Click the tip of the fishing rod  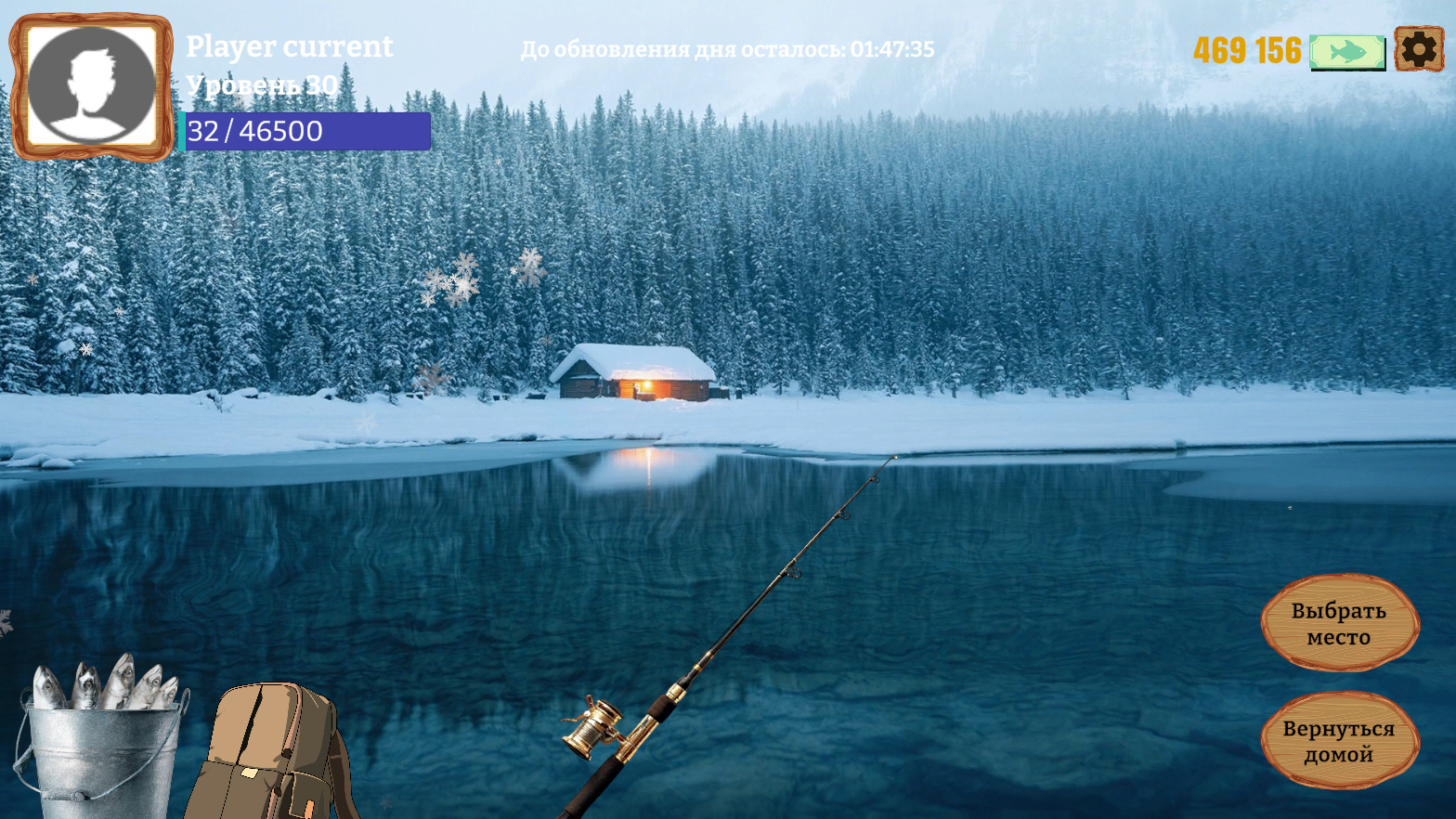(x=893, y=455)
